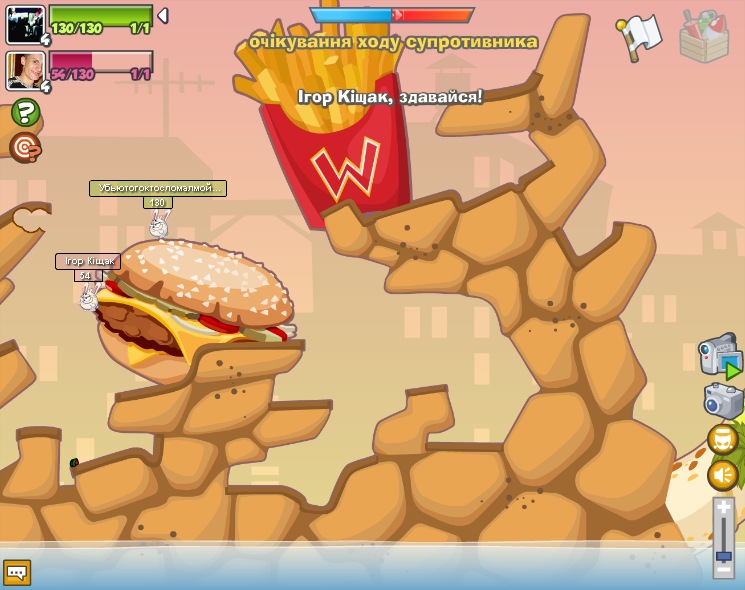This screenshot has height=590, width=745.
Task: Take a screenshot with the camera icon
Action: coord(723,401)
